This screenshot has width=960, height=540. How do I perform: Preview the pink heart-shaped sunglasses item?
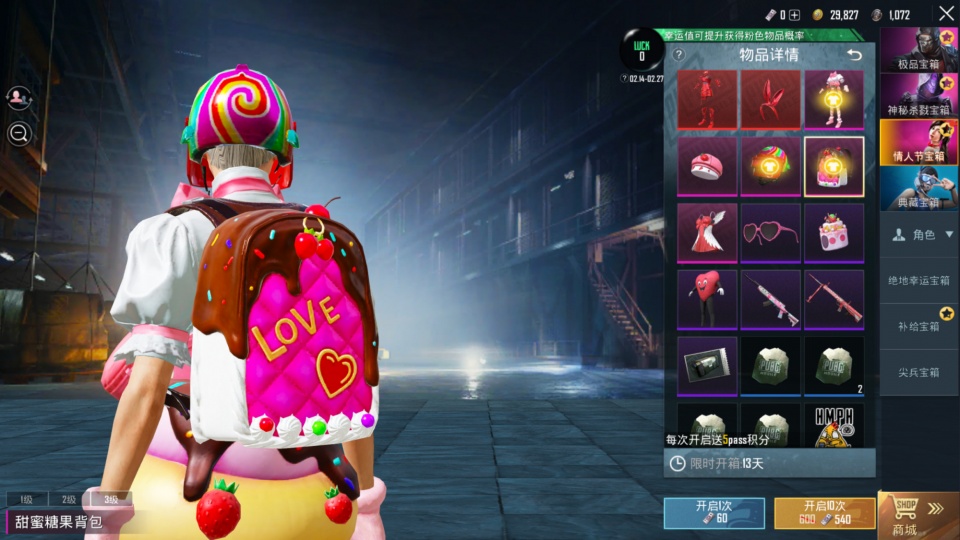[x=771, y=233]
